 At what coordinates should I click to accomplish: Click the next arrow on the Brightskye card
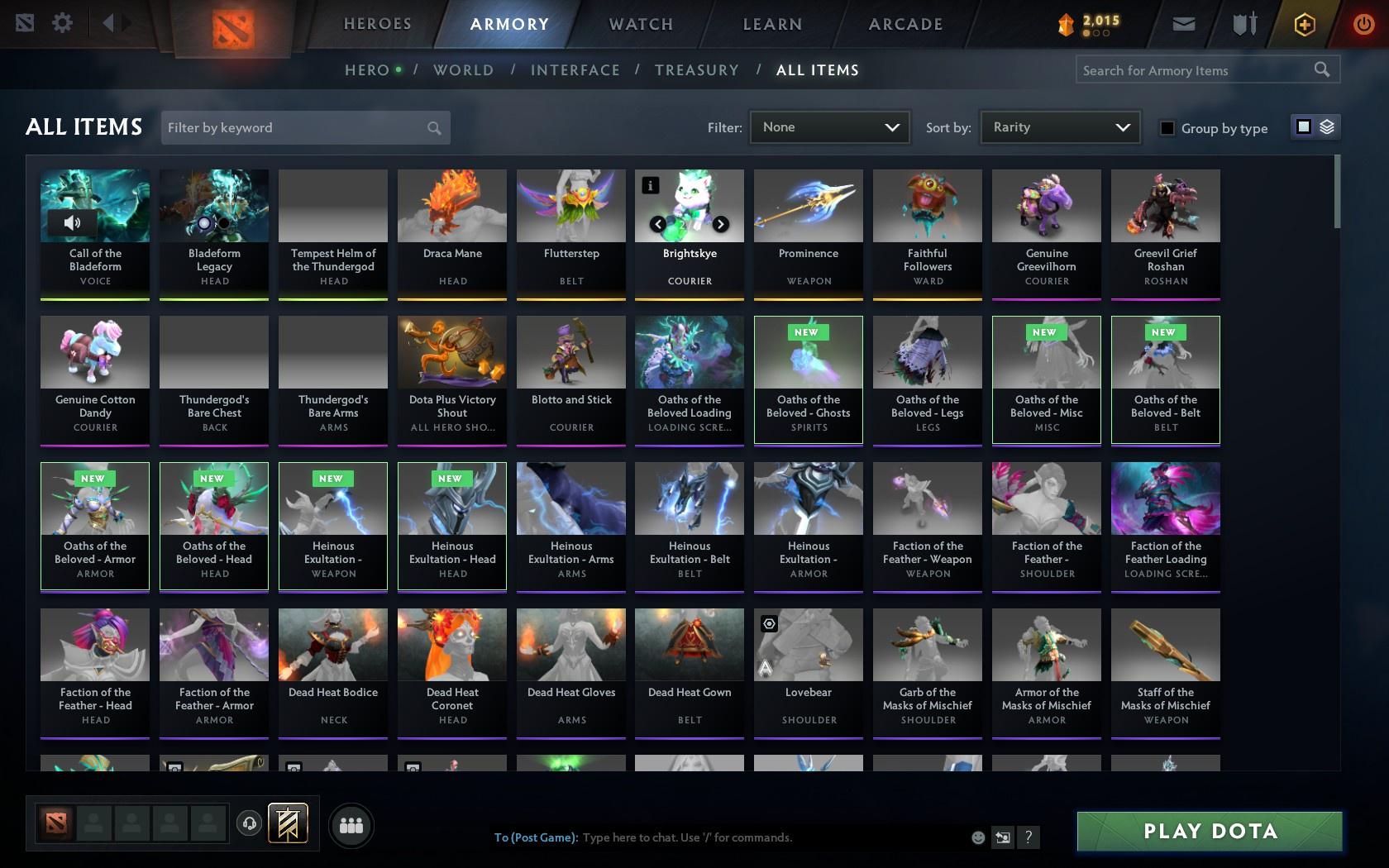[x=720, y=223]
